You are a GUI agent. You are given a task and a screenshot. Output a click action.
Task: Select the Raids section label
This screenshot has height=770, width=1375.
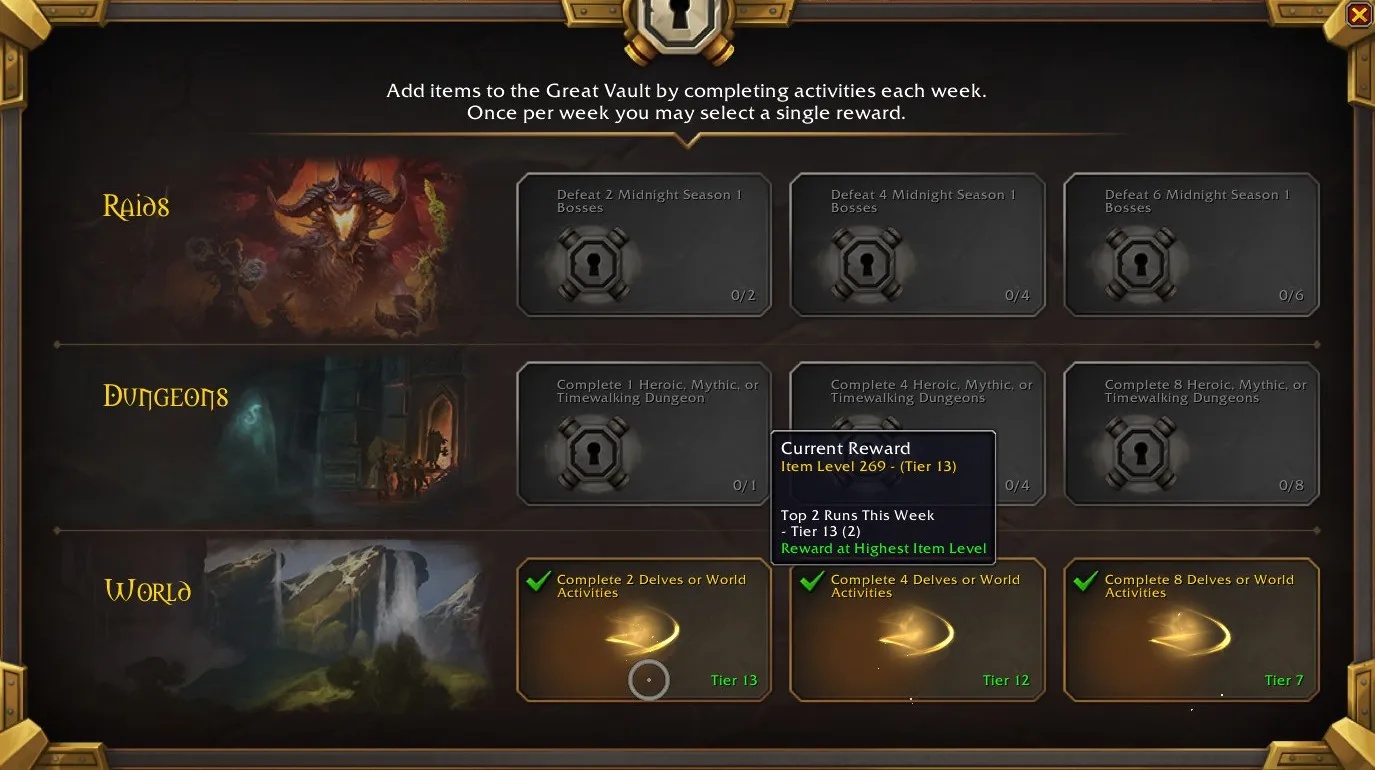click(135, 206)
